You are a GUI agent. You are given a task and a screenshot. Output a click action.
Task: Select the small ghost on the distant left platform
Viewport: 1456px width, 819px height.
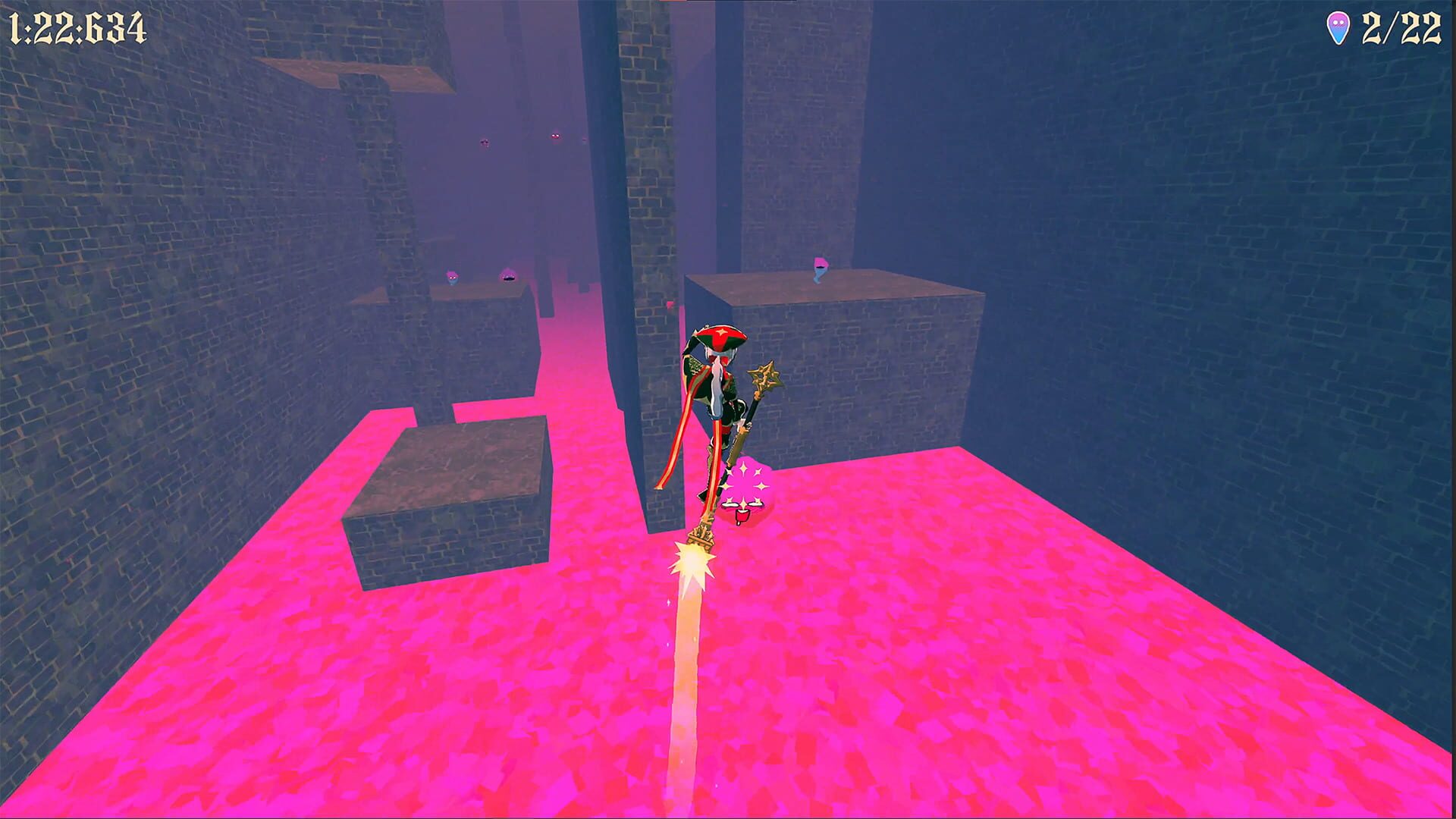[453, 275]
